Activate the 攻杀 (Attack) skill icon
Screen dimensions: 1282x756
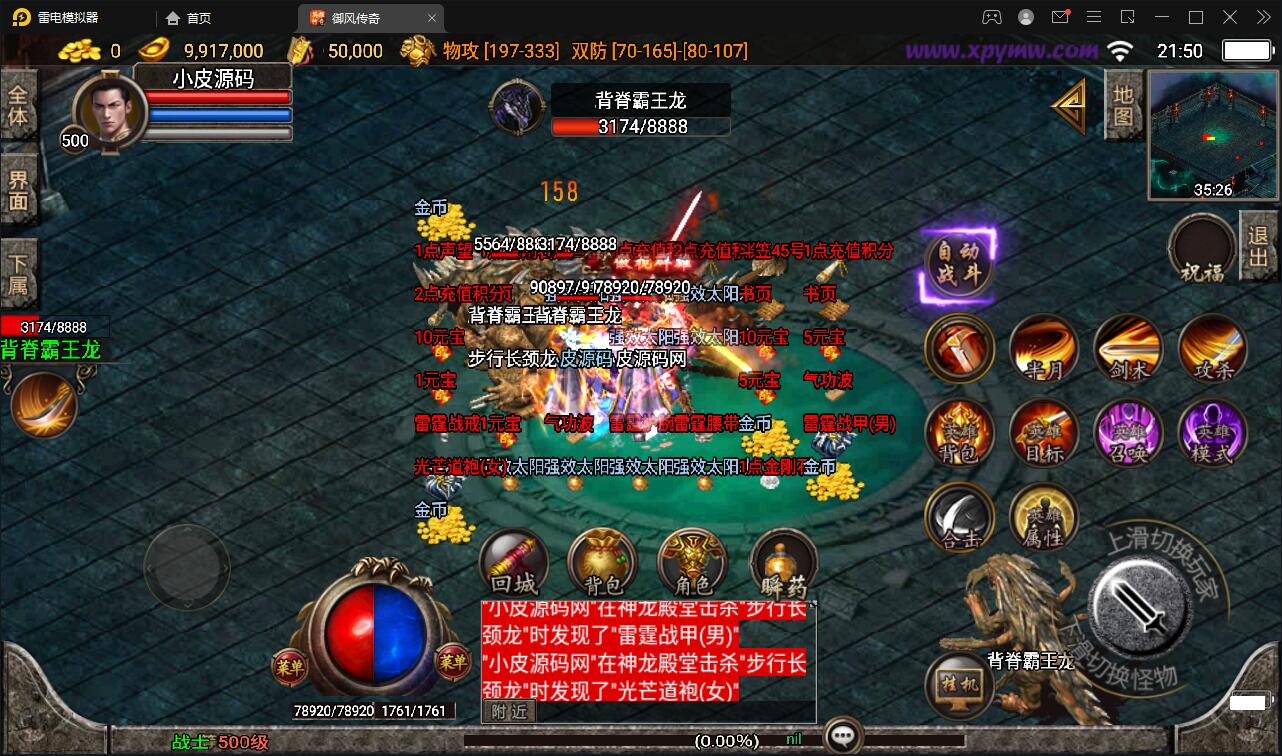[1212, 349]
